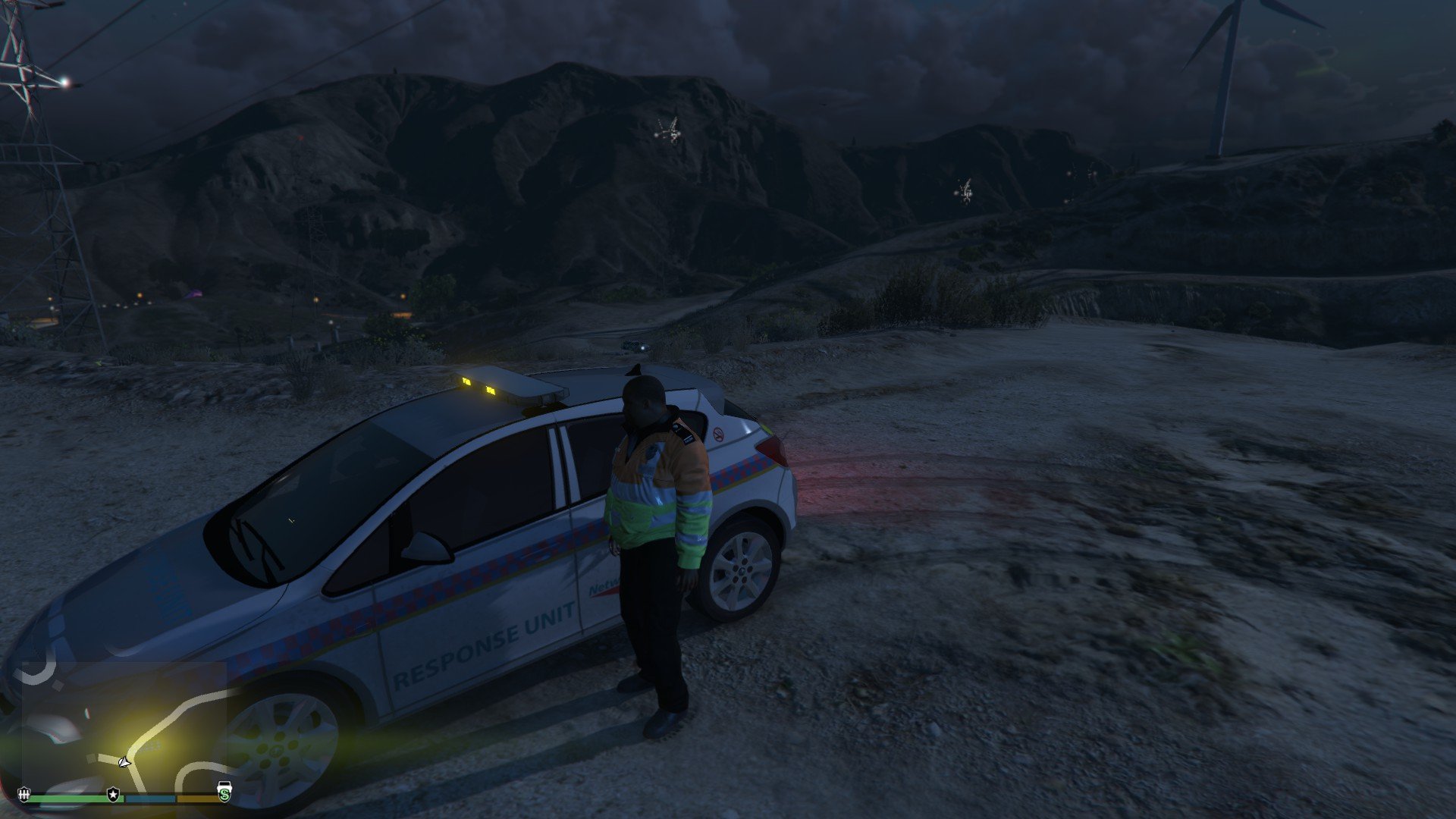Select the player arrow on the minimap

click(x=124, y=761)
